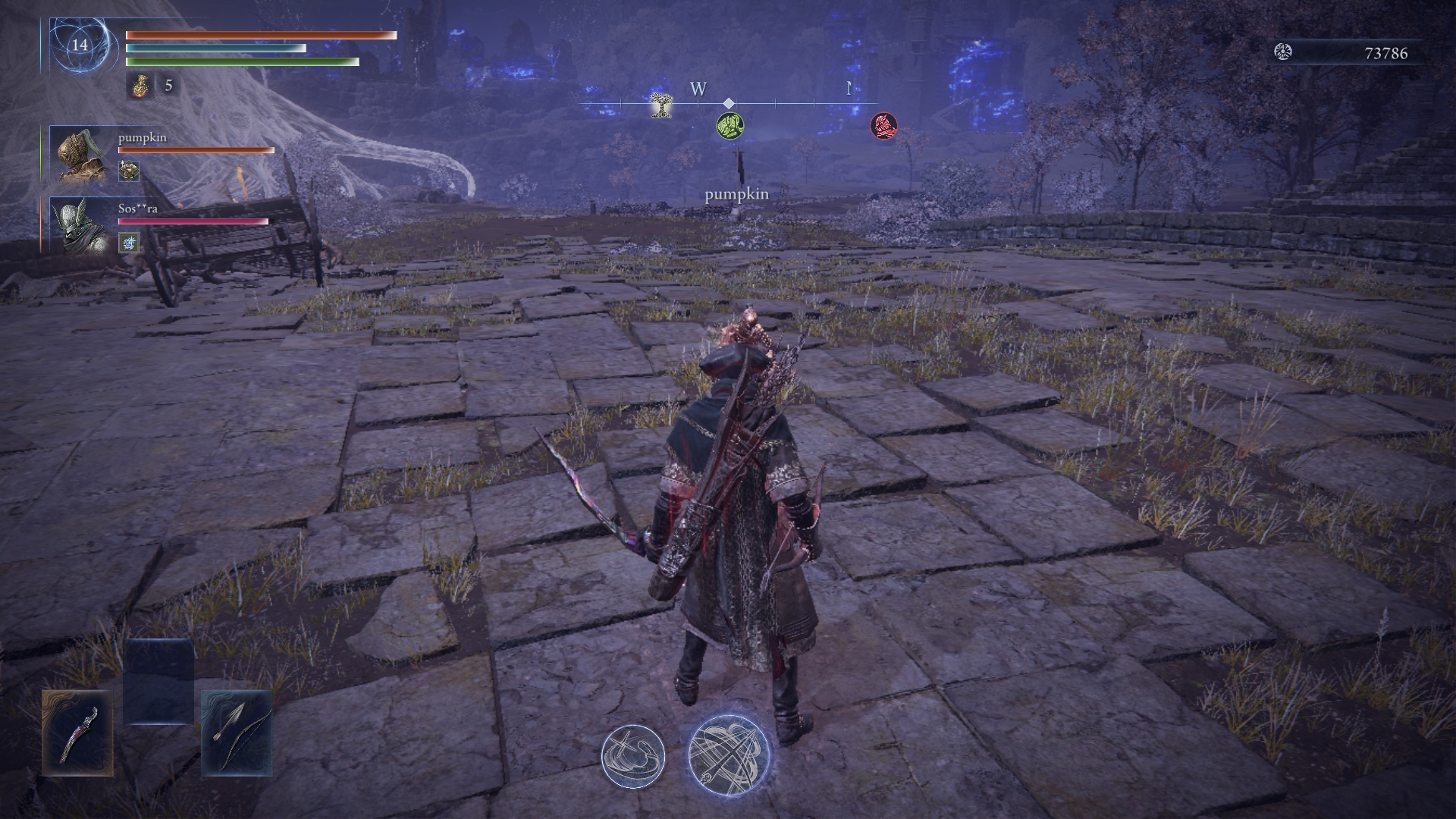Image resolution: width=1456 pixels, height=819 pixels.
Task: Select the tree marker on the compass
Action: (x=662, y=105)
